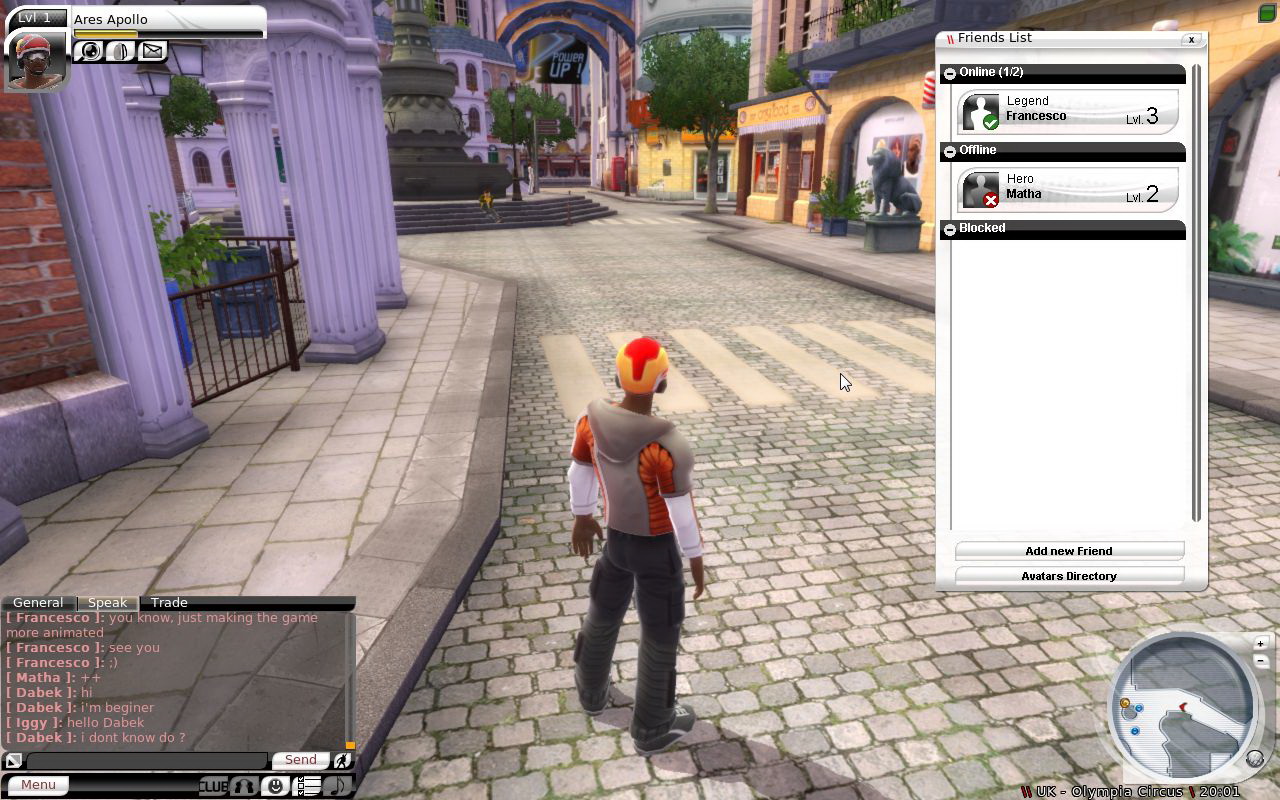Focus the chat text input field

[147, 761]
